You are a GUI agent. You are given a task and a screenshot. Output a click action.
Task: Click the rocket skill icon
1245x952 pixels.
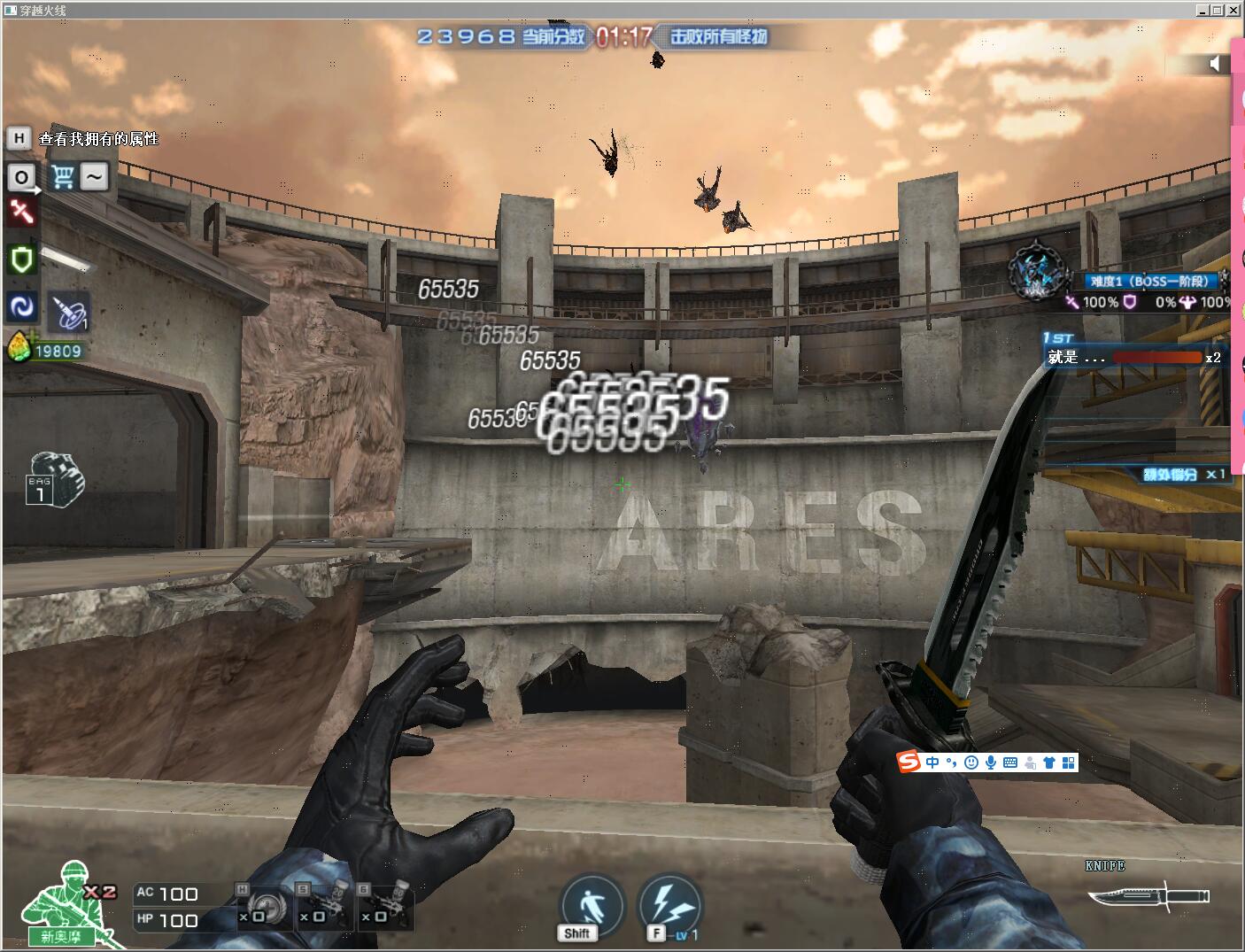pyautogui.click(x=68, y=312)
